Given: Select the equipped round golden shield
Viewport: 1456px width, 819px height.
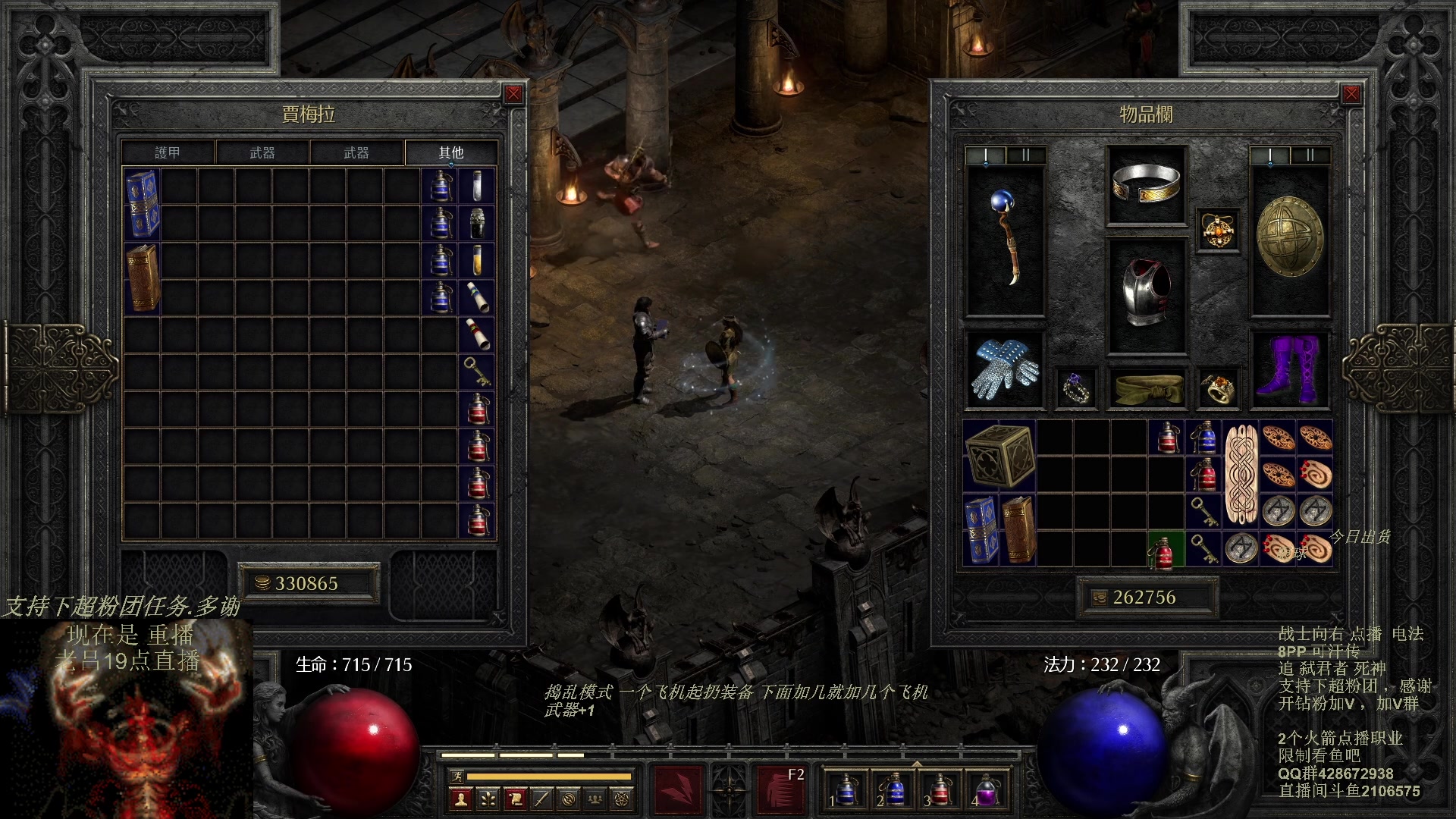Looking at the screenshot, I should tap(1290, 237).
